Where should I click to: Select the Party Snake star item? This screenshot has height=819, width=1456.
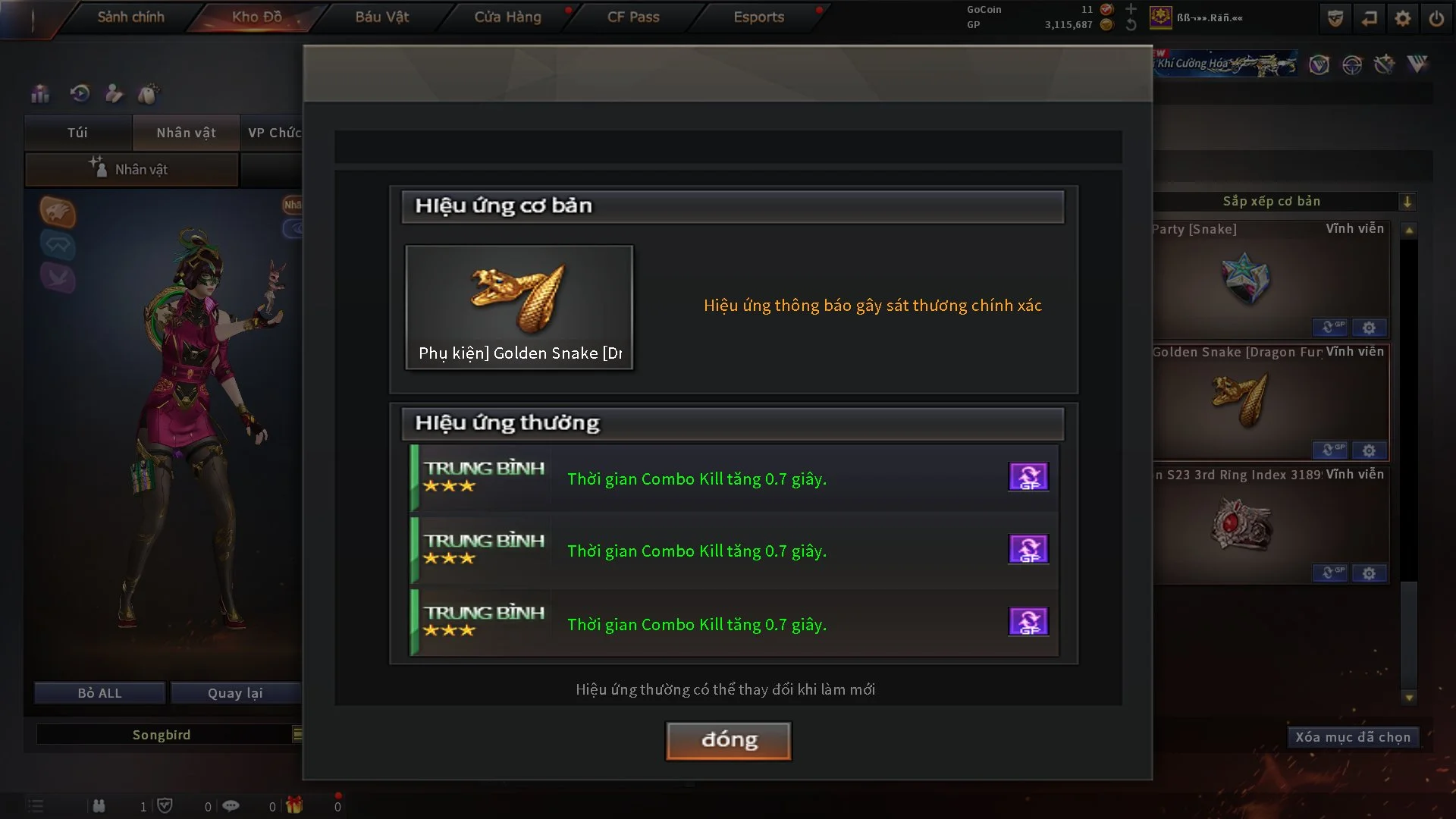(1245, 278)
